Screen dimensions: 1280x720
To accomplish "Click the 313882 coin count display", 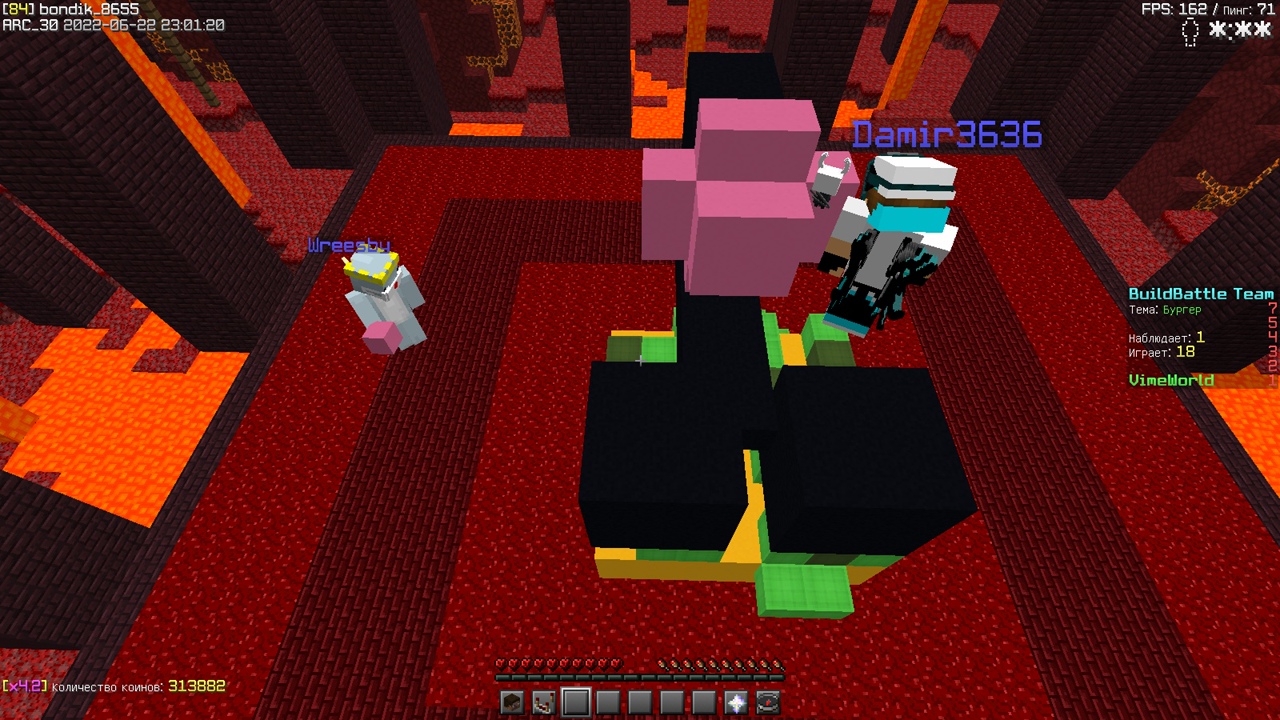I will point(196,687).
